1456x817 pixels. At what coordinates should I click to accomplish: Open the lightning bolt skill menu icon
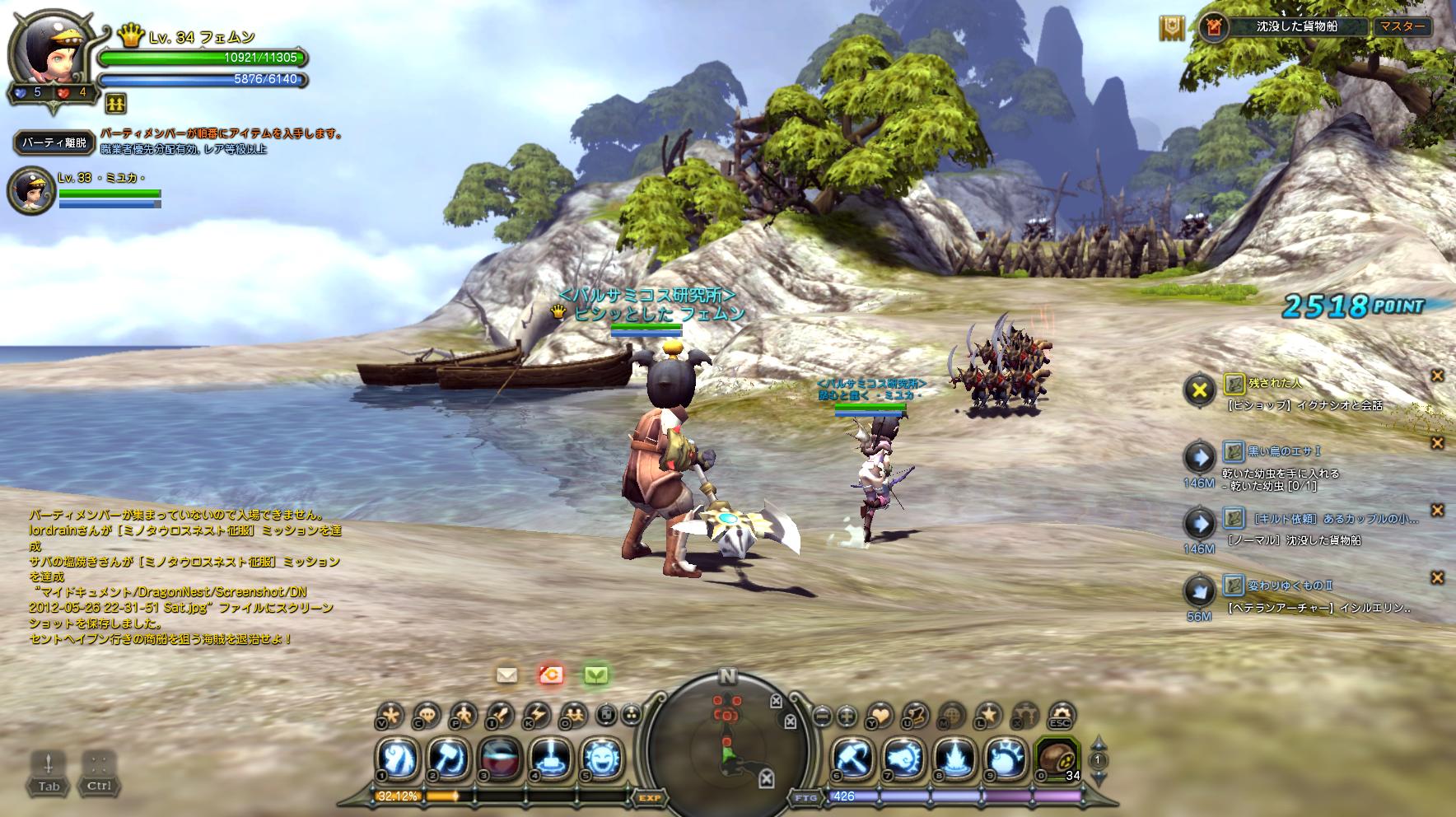(x=536, y=715)
